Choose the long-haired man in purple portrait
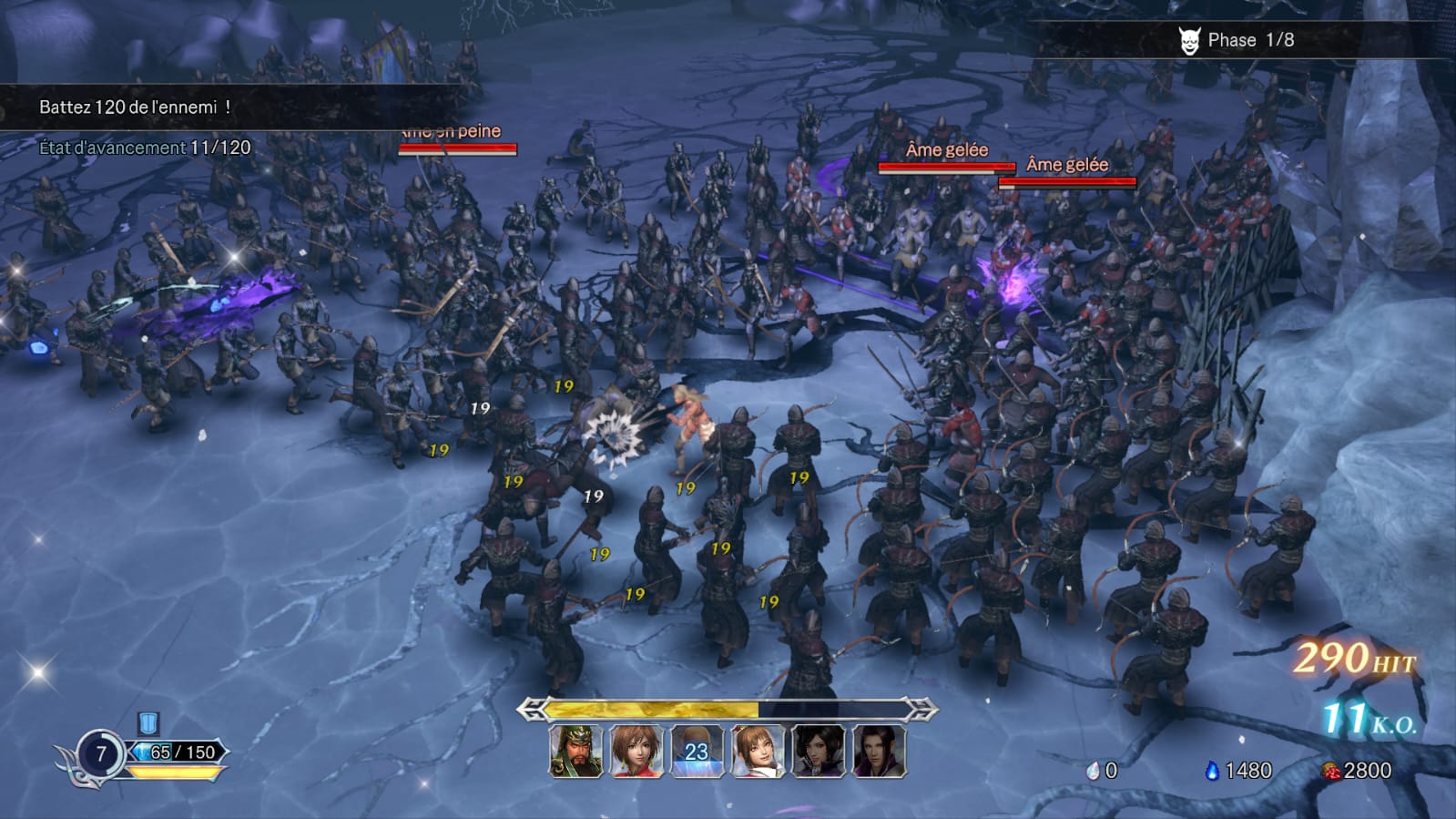Viewport: 1456px width, 819px height. tap(879, 752)
